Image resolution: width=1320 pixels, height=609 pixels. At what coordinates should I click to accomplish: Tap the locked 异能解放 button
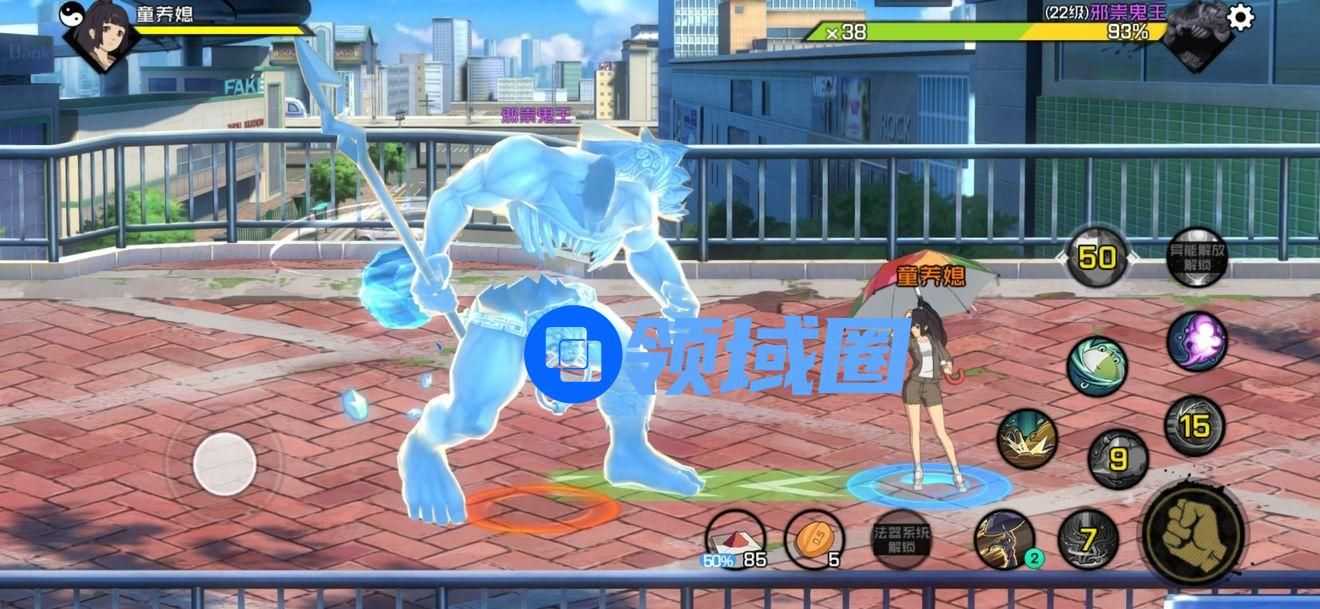pos(1196,257)
